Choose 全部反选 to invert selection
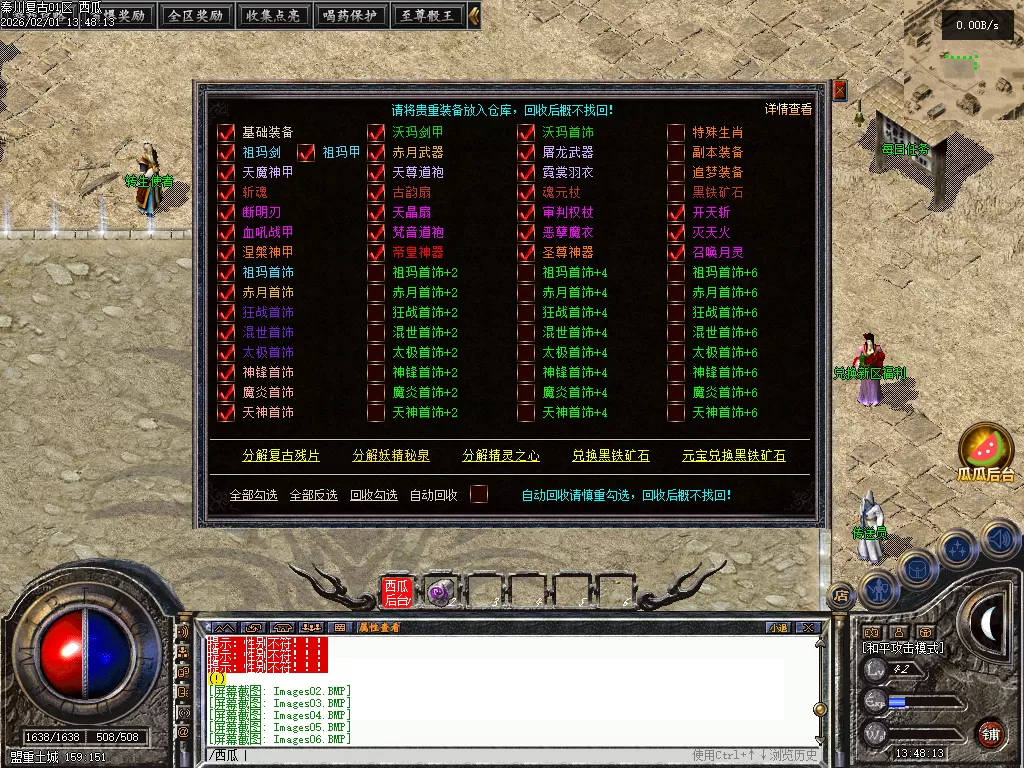 coord(313,495)
